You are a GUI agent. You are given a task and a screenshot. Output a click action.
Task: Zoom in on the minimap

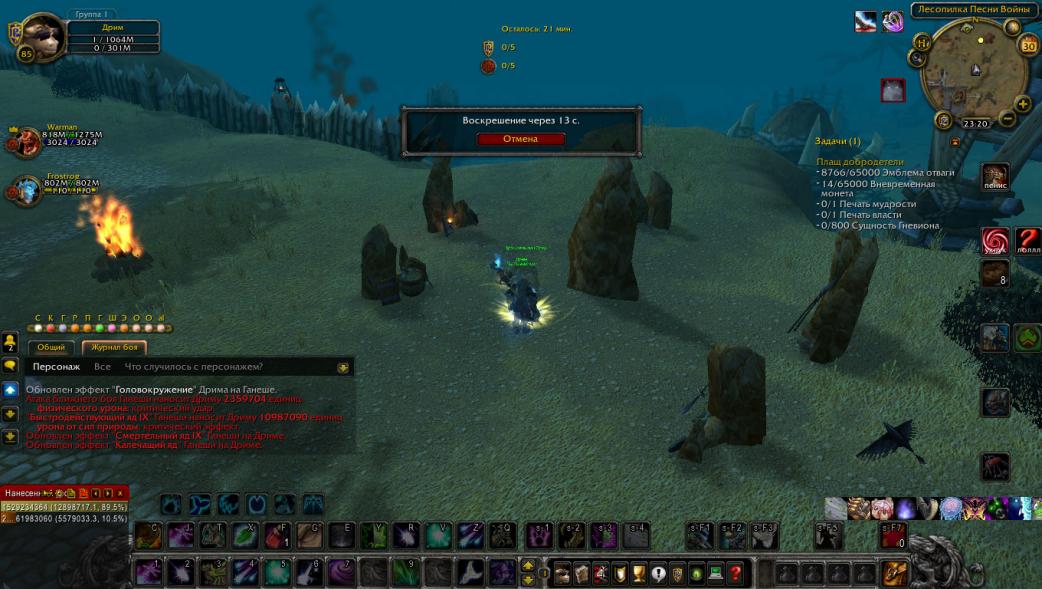(1023, 103)
